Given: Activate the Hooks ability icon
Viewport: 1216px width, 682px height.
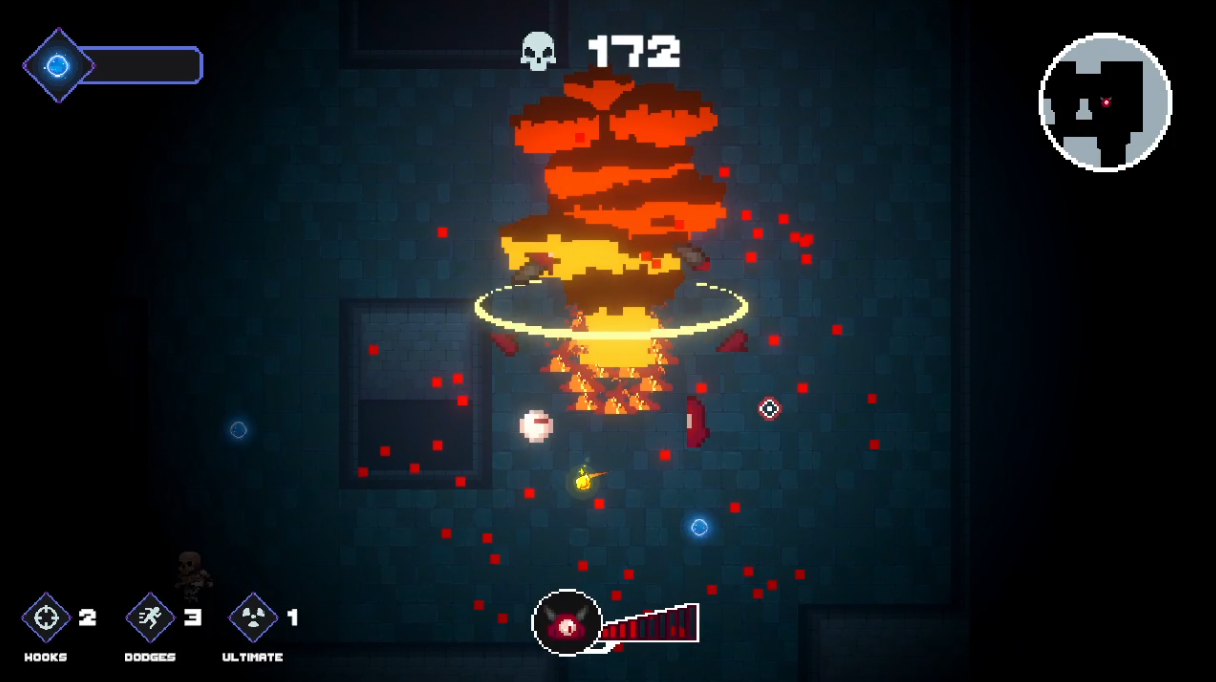Looking at the screenshot, I should 46,618.
